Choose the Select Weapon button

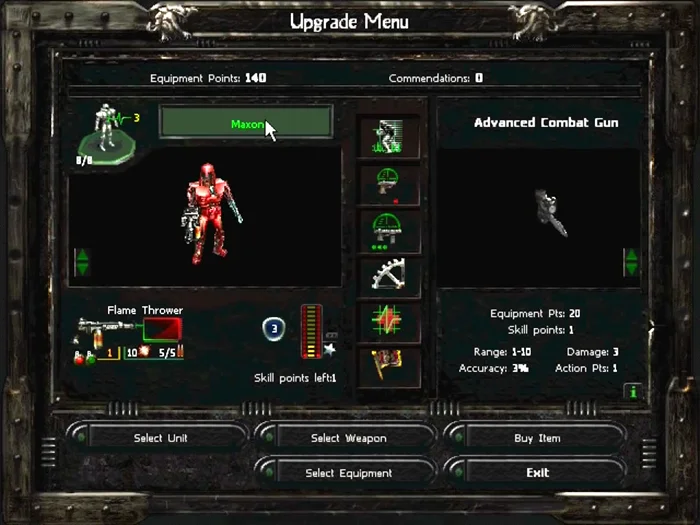point(348,438)
